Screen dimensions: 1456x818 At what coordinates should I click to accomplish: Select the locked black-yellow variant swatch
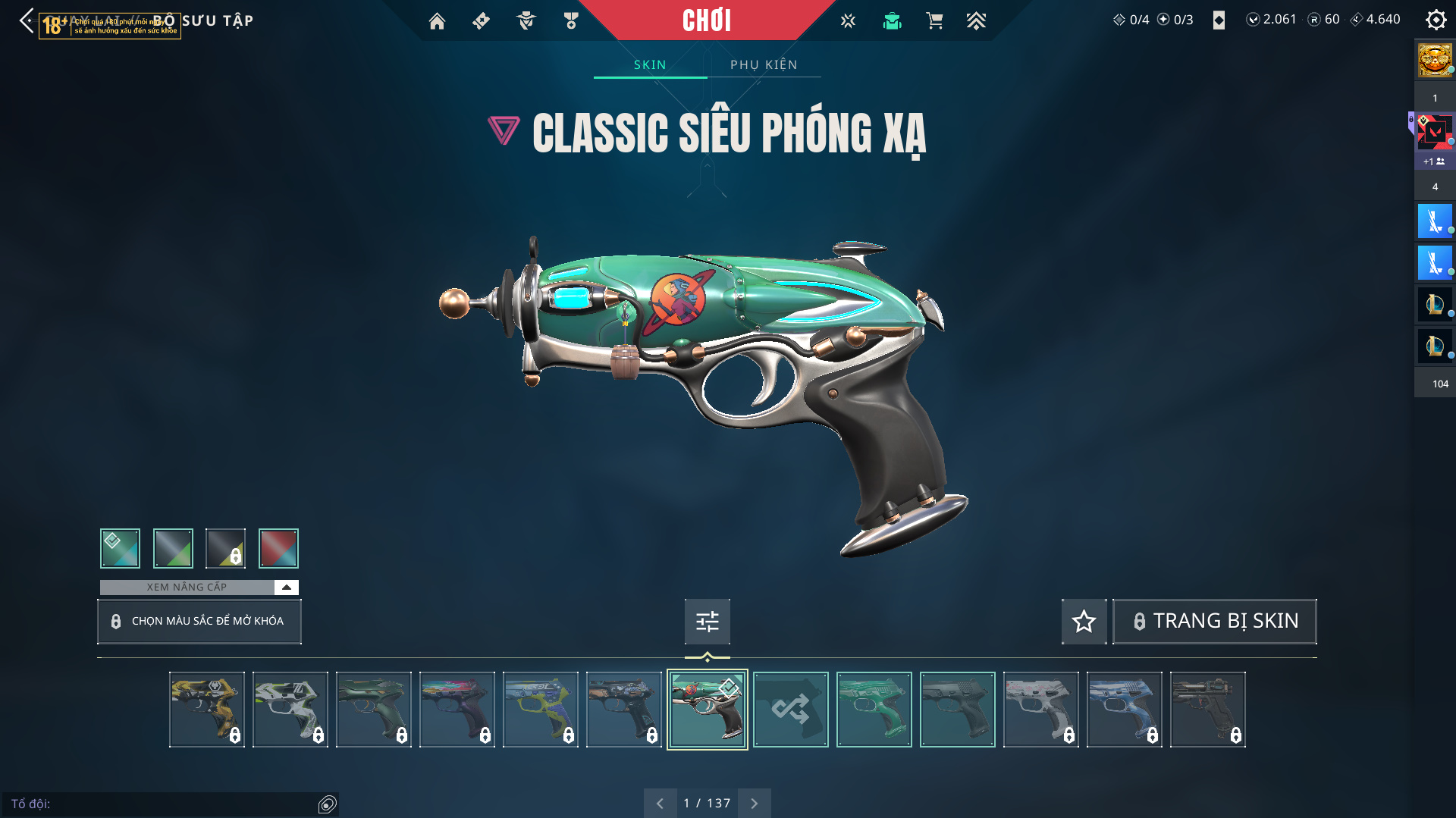[226, 548]
